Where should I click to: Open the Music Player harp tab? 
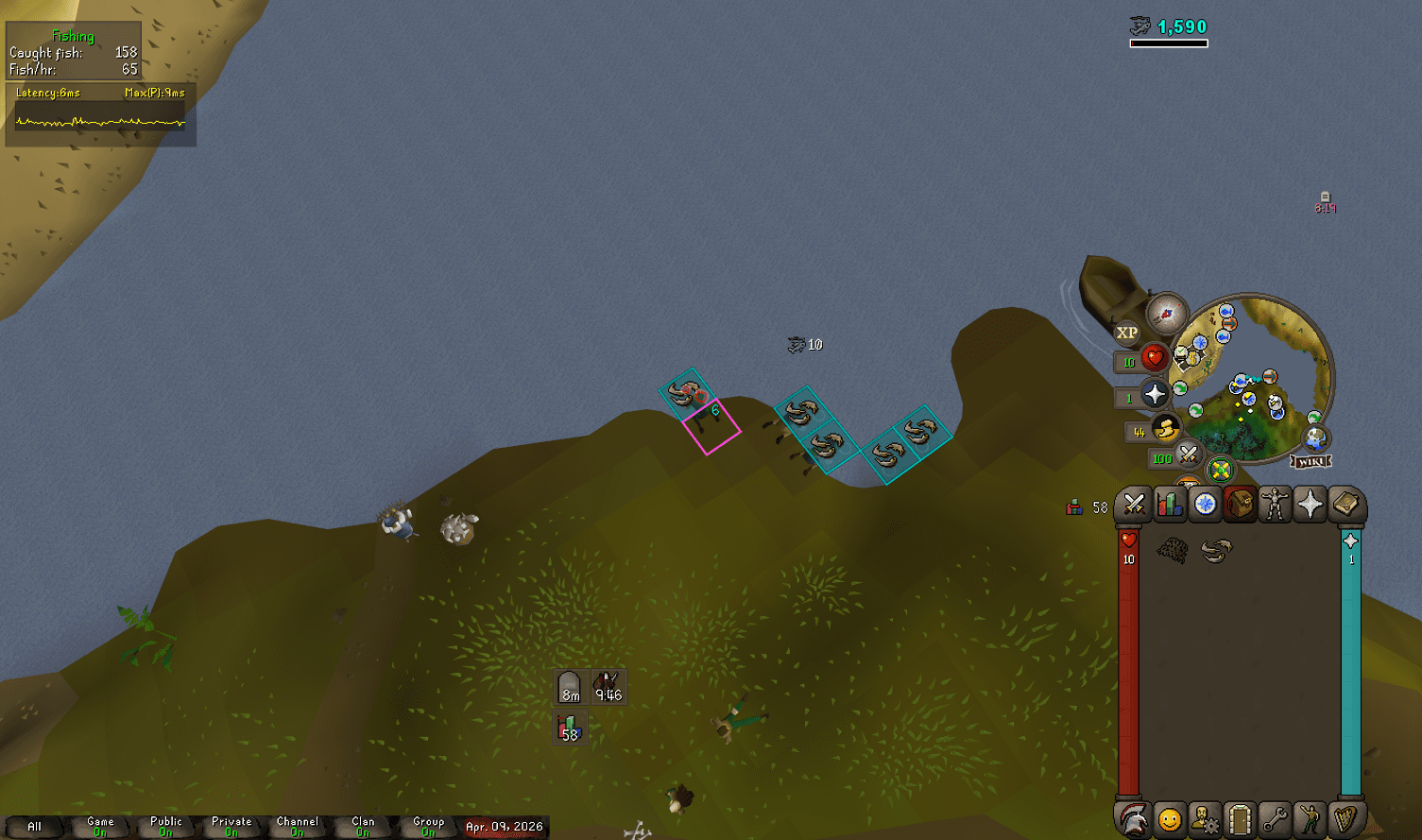click(1345, 819)
